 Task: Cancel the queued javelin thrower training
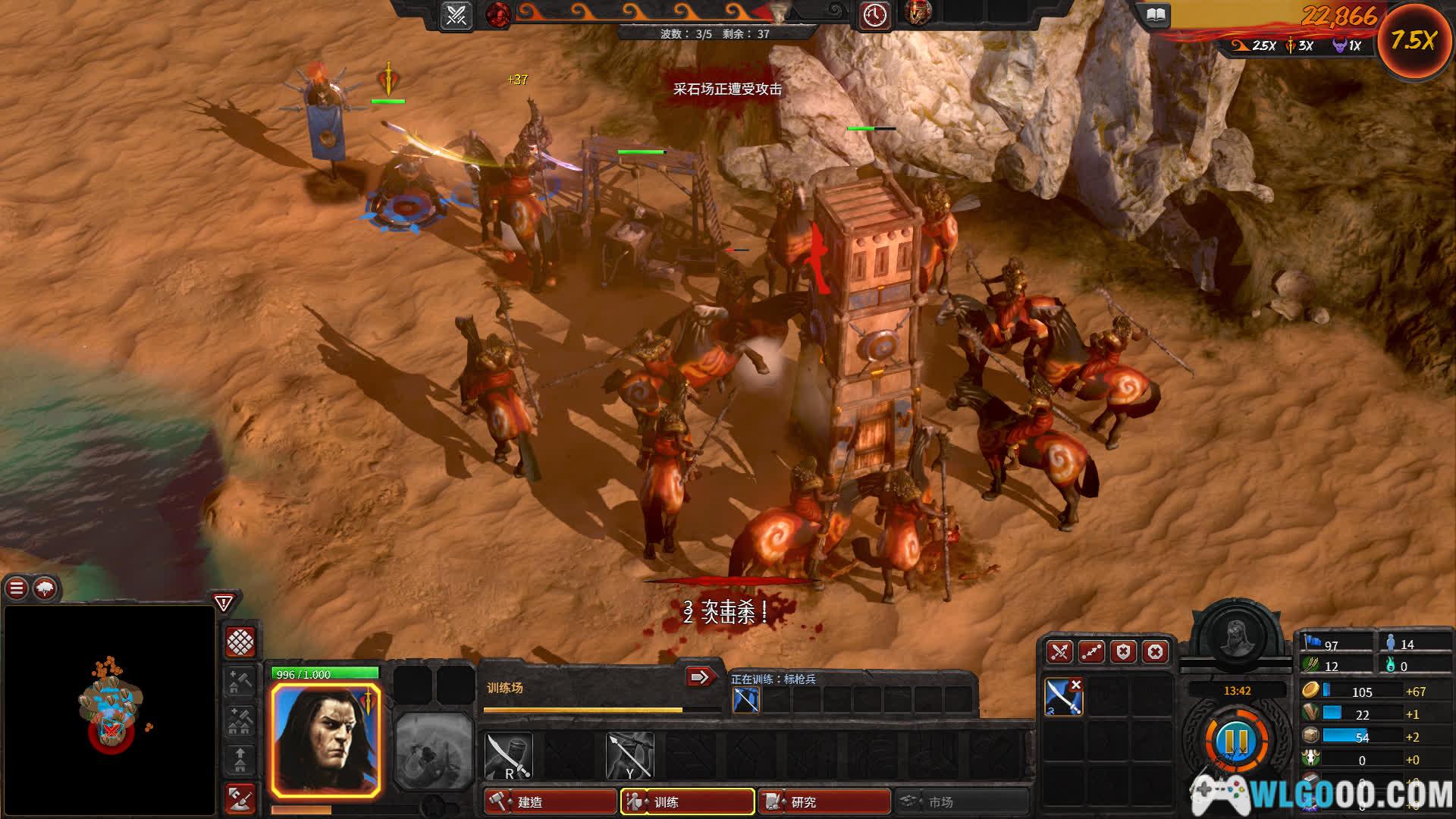click(x=746, y=699)
